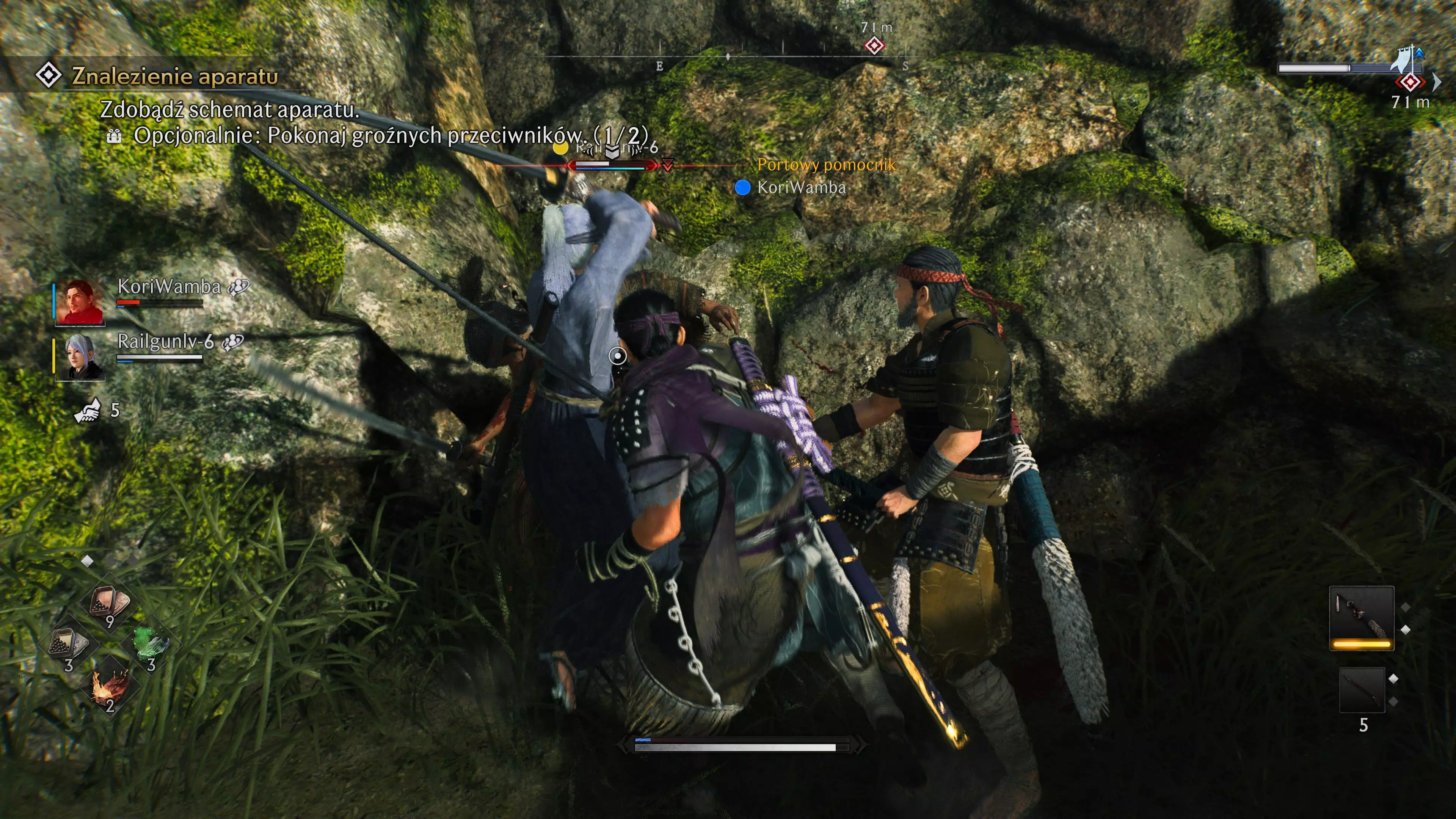Screen dimensions: 1456x819
Task: Click KoriWamba's red portrait in party list
Action: click(80, 303)
